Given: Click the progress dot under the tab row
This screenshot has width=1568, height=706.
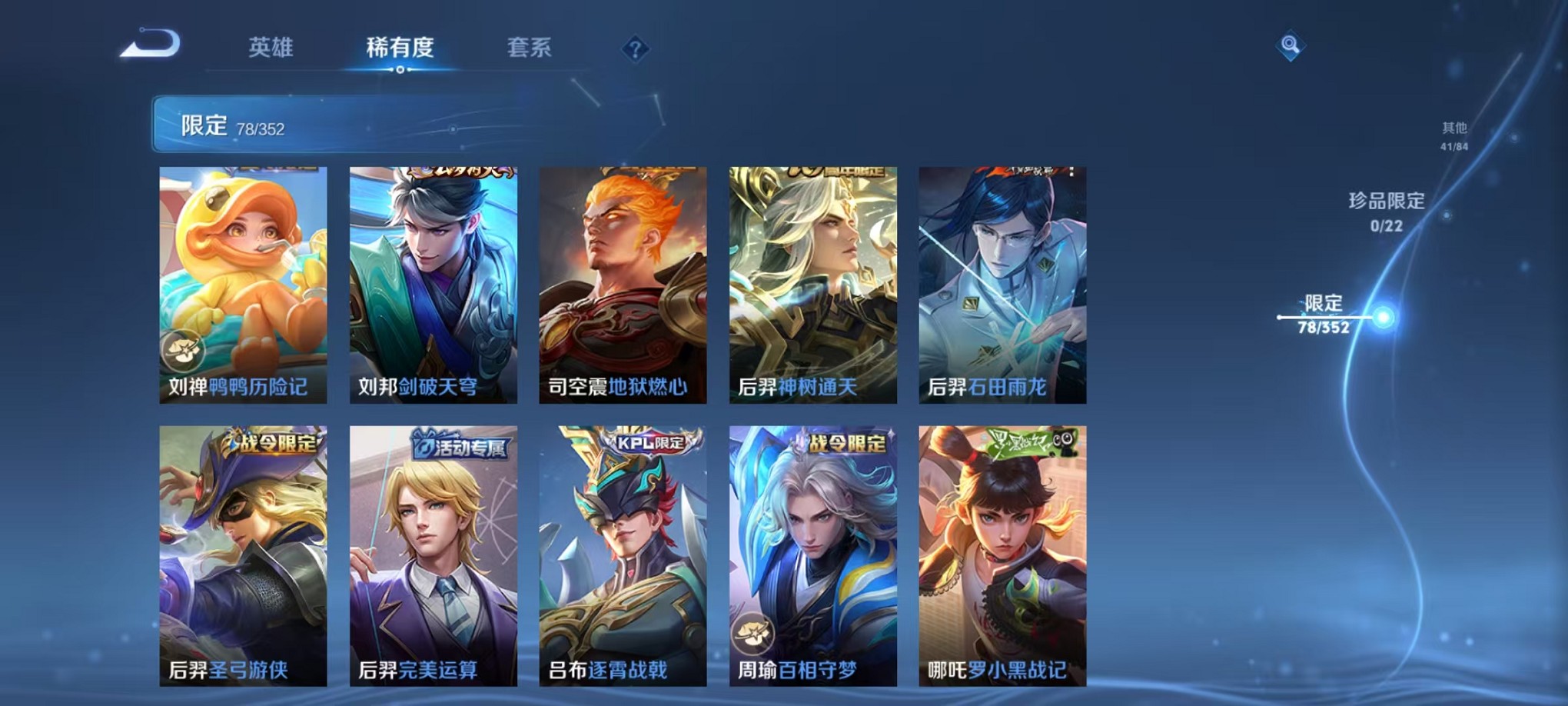Looking at the screenshot, I should click(x=400, y=69).
